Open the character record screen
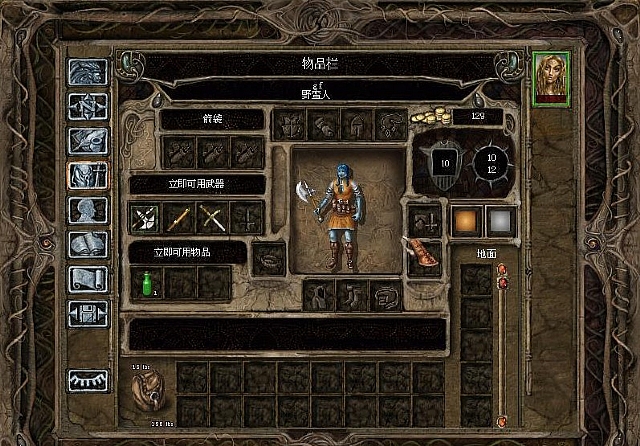The width and height of the screenshot is (640, 446). 87,211
